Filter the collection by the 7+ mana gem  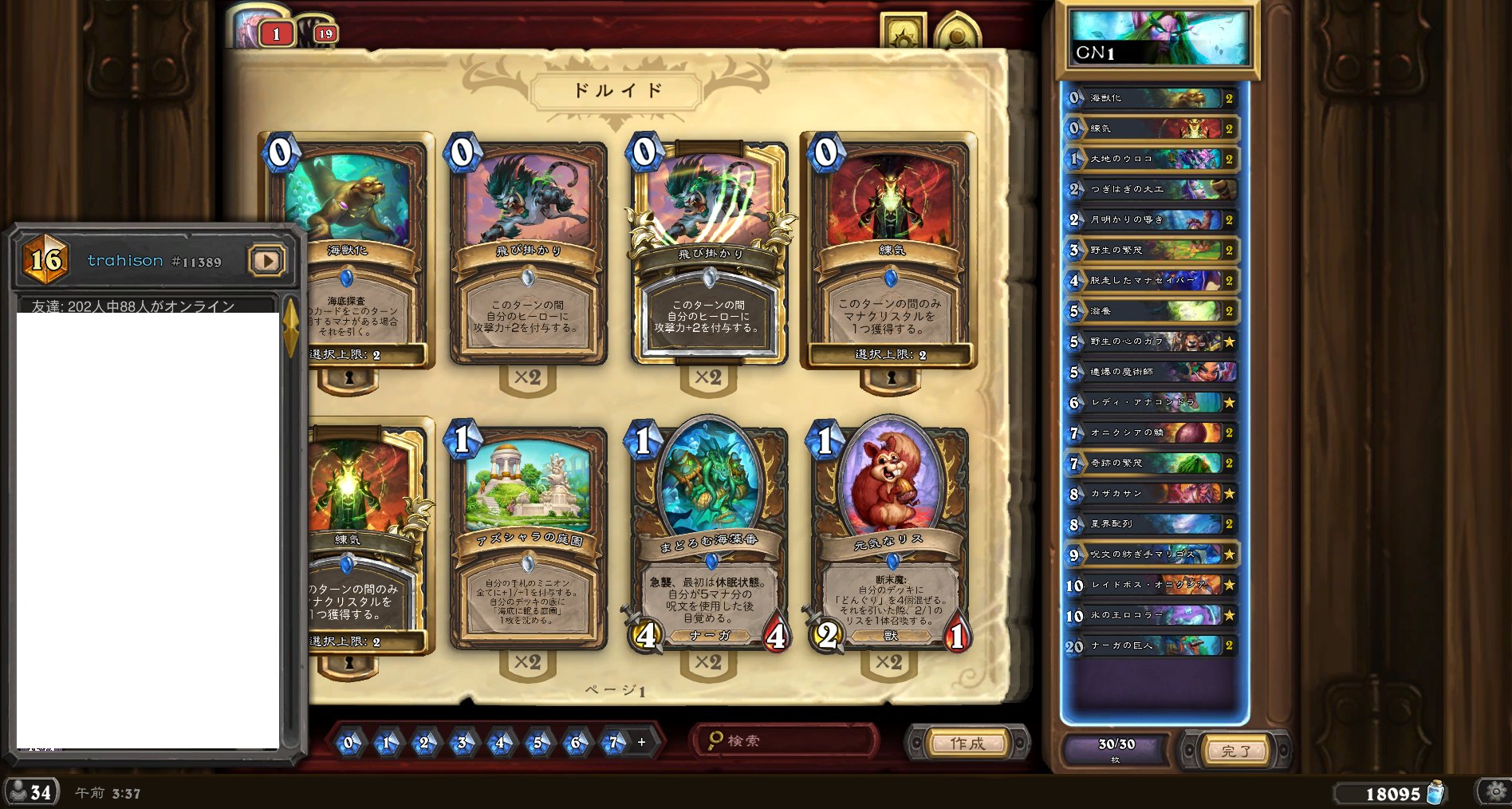pyautogui.click(x=614, y=743)
